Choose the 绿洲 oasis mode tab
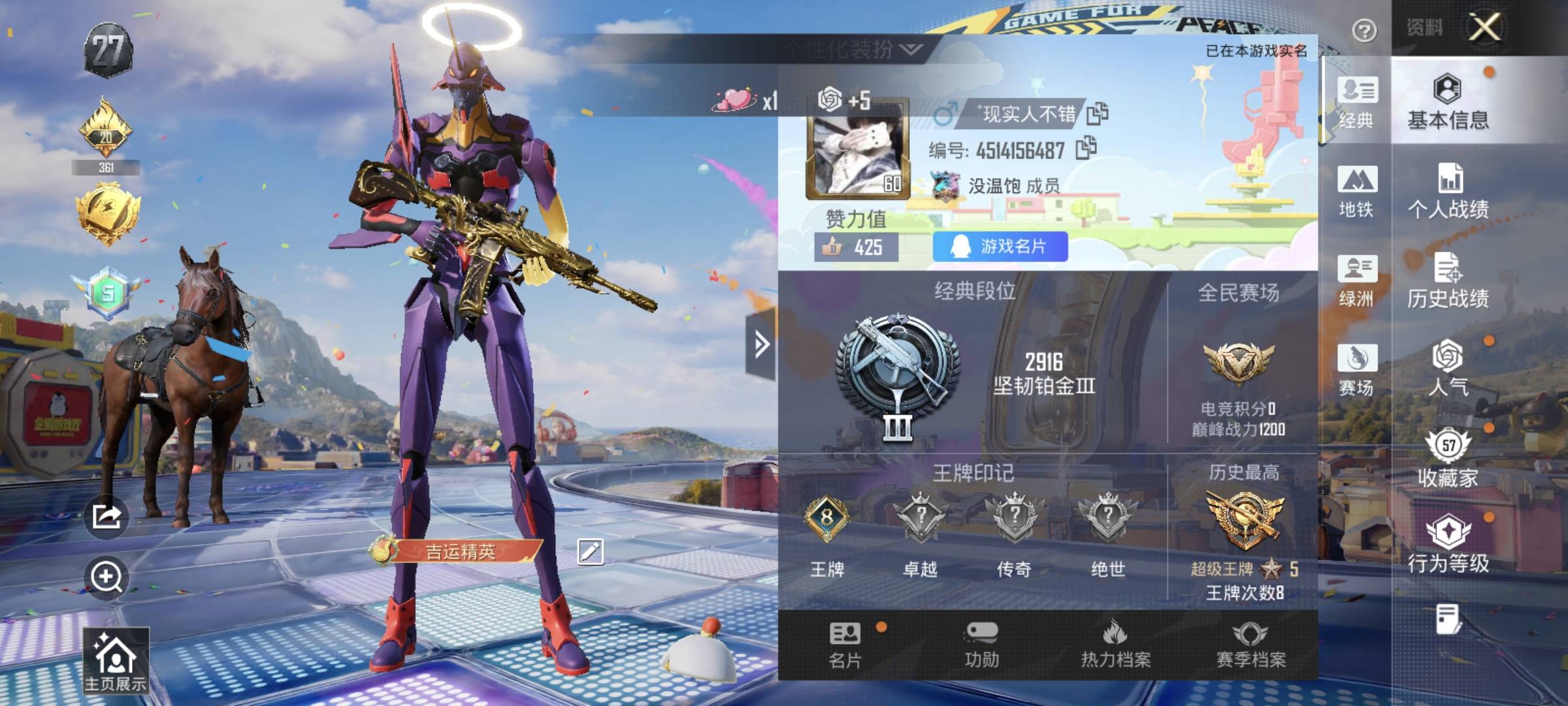 (1356, 281)
